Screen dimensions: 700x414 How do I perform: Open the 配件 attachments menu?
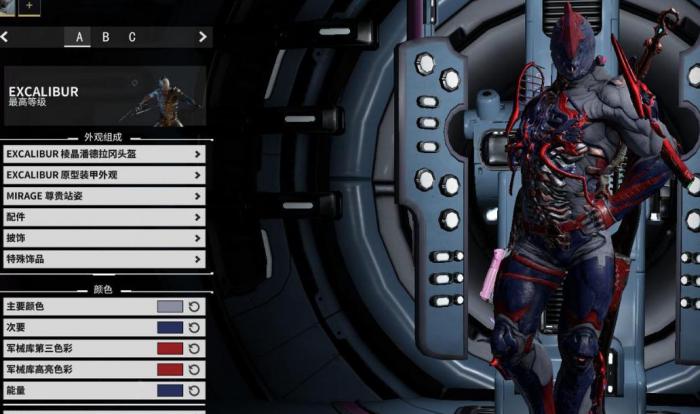[x=105, y=217]
